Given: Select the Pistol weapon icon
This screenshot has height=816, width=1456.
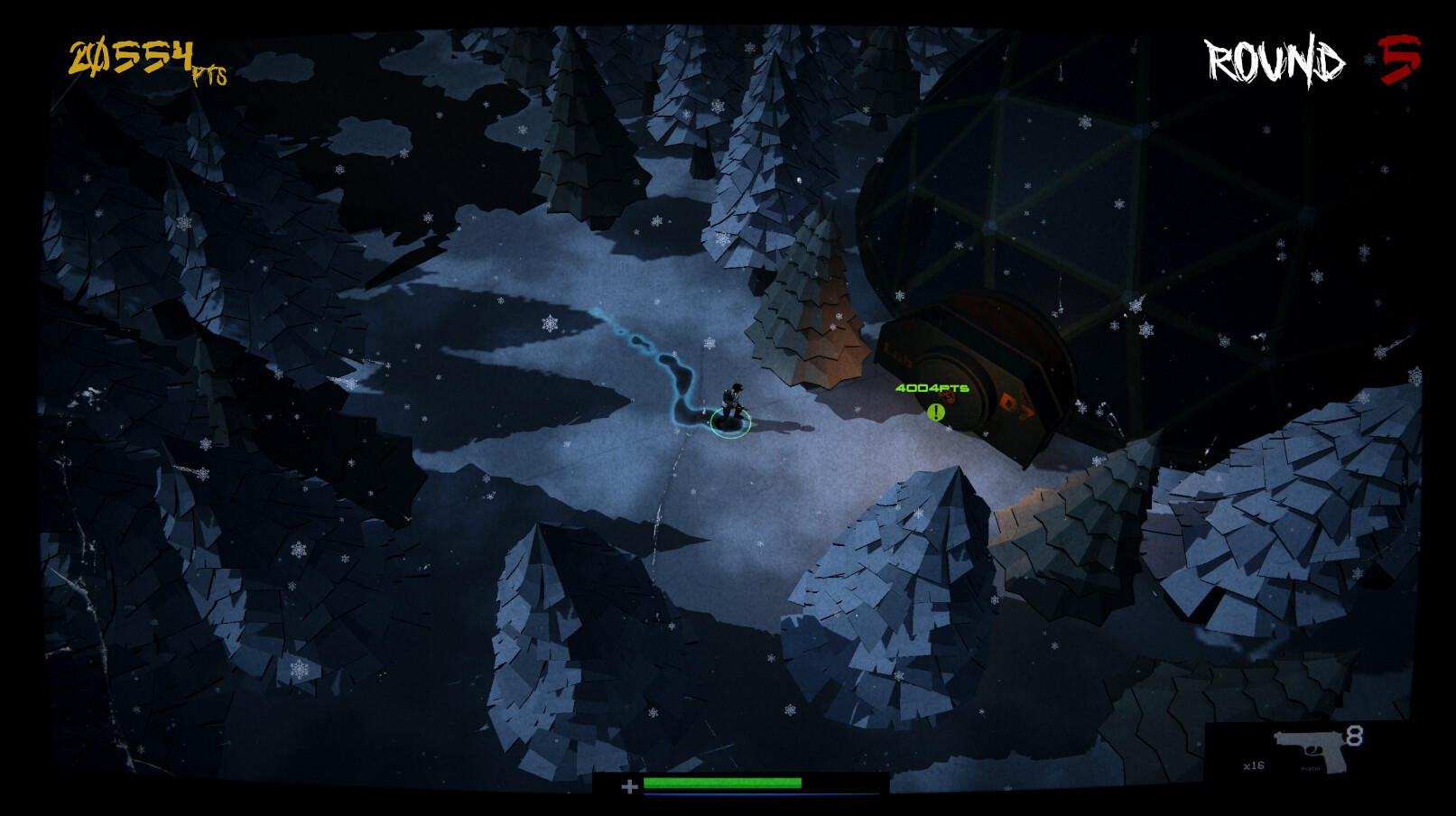Looking at the screenshot, I should 1312,751.
